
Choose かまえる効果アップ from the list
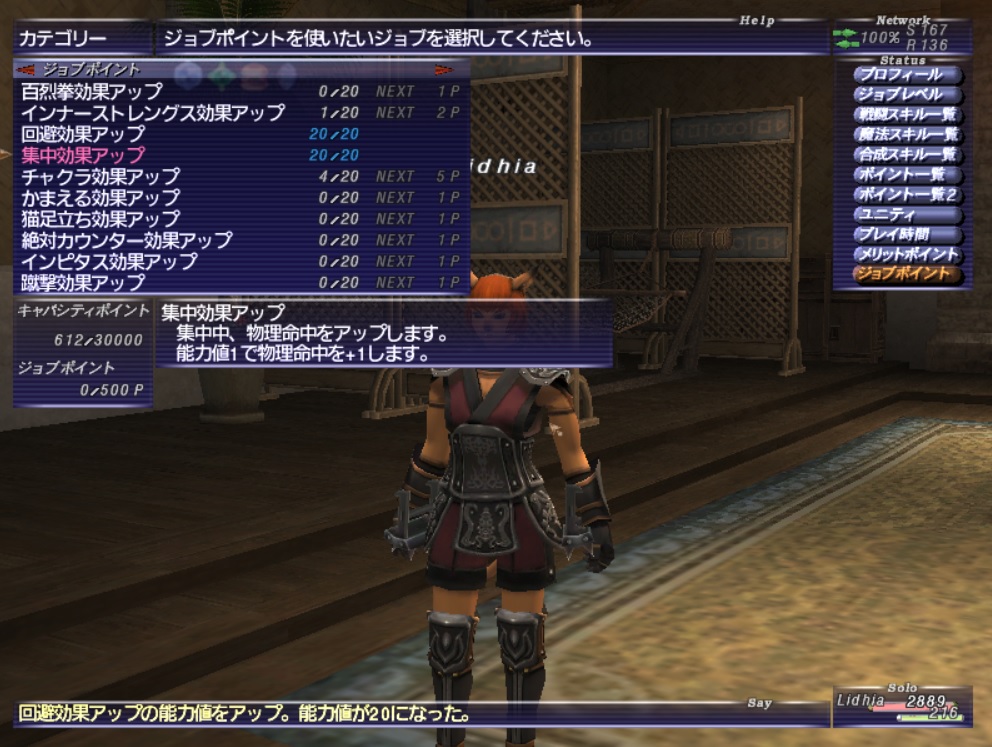tap(100, 198)
